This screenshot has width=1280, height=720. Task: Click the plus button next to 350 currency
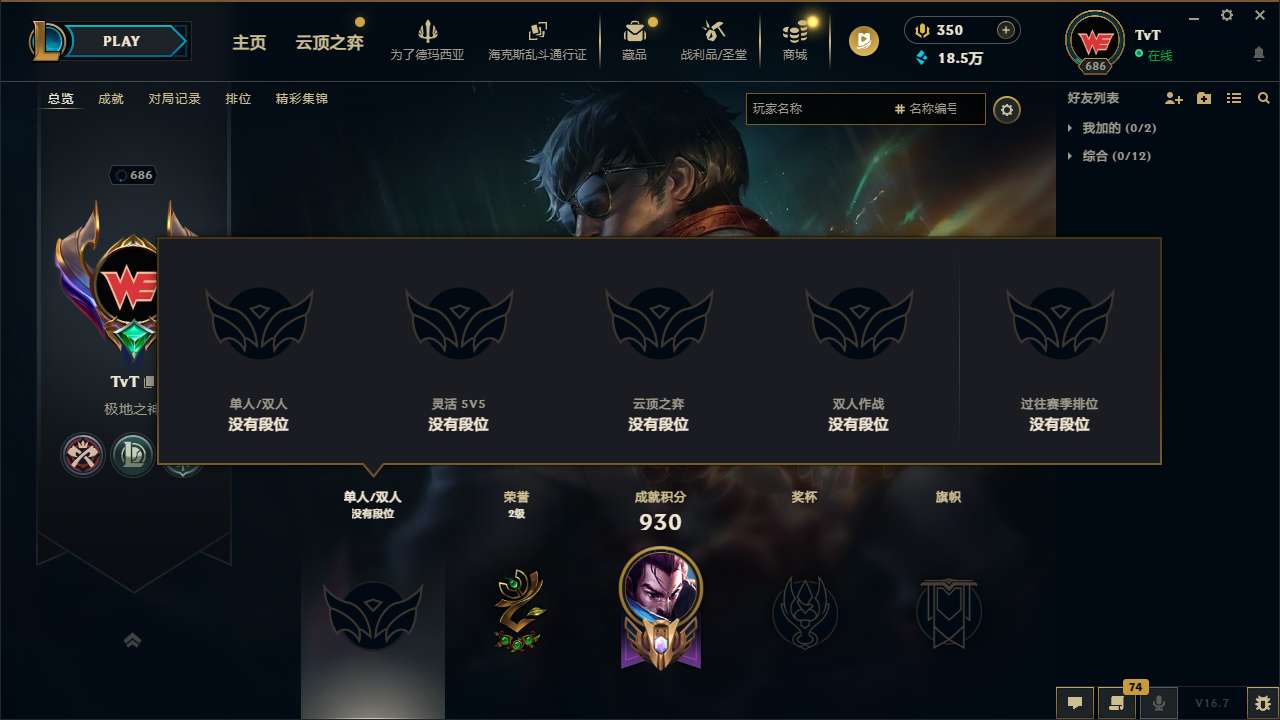pos(1005,30)
